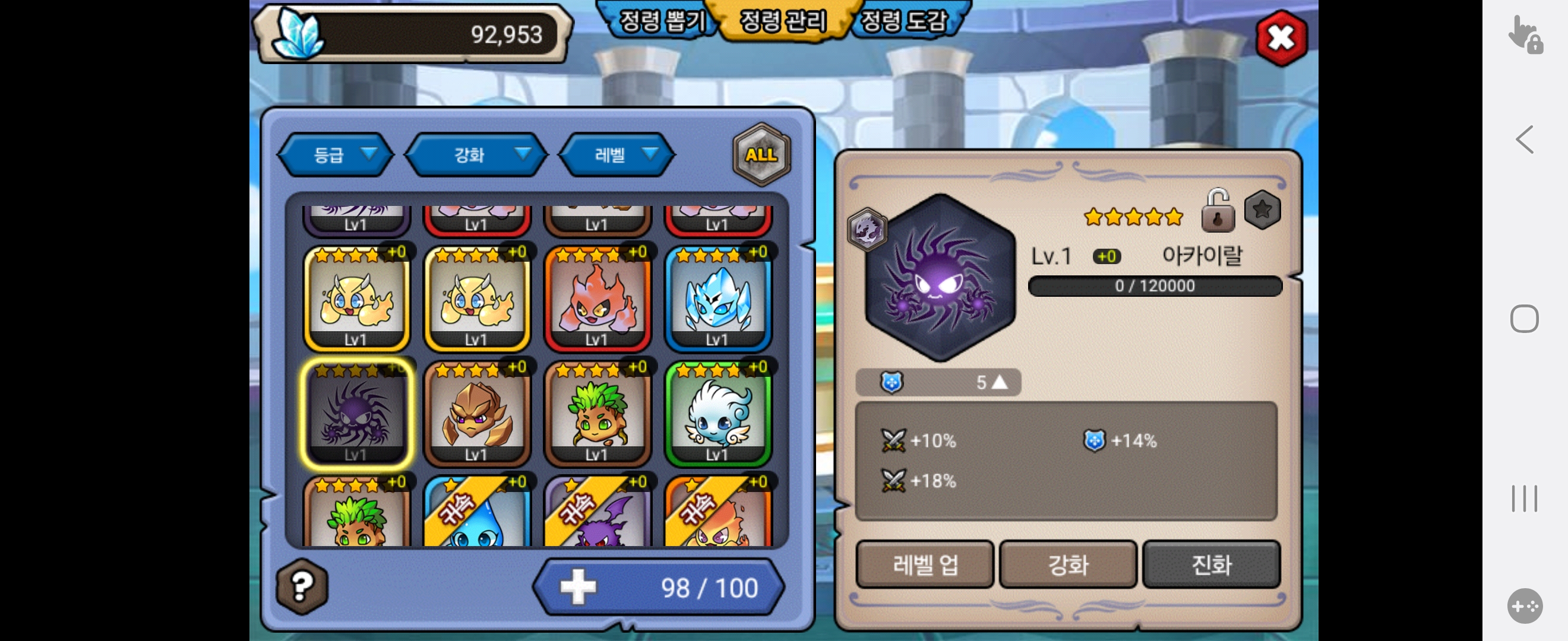Screen dimensions: 1568x641
Task: Select the brown rock golem spirit
Action: [476, 414]
